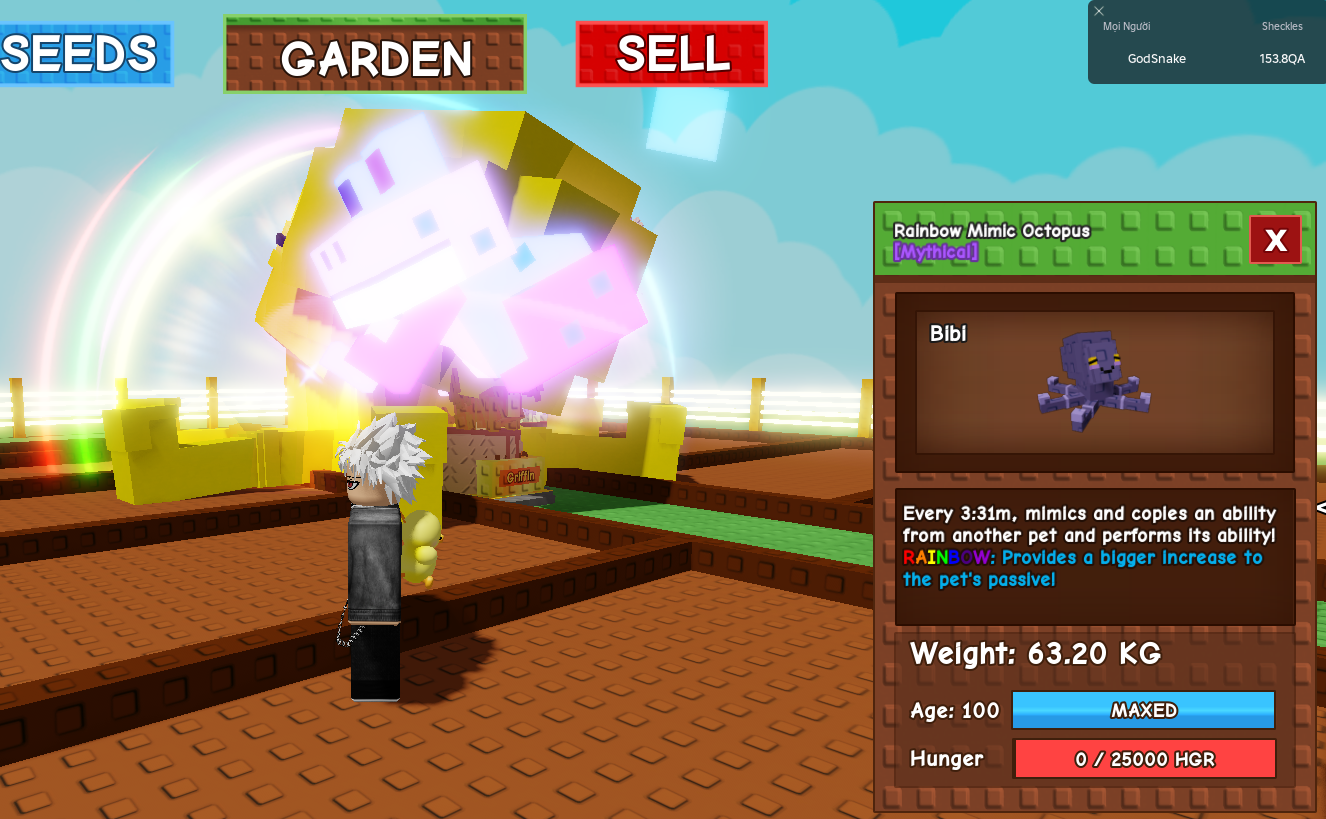Click the Bibi octopus pet portrait
This screenshot has width=1326, height=819.
[x=1094, y=381]
